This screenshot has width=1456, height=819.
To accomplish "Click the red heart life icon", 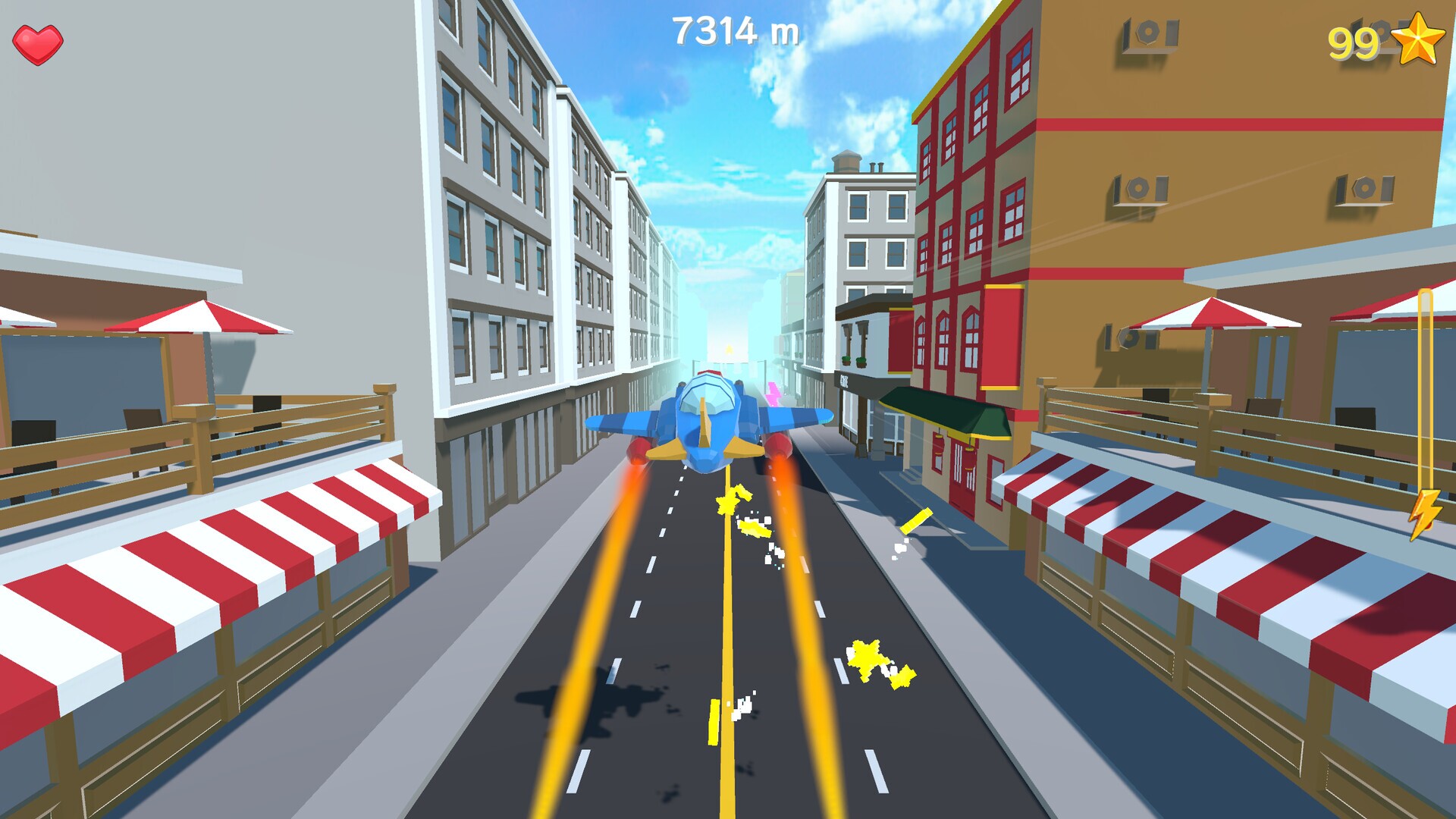I will (x=38, y=45).
